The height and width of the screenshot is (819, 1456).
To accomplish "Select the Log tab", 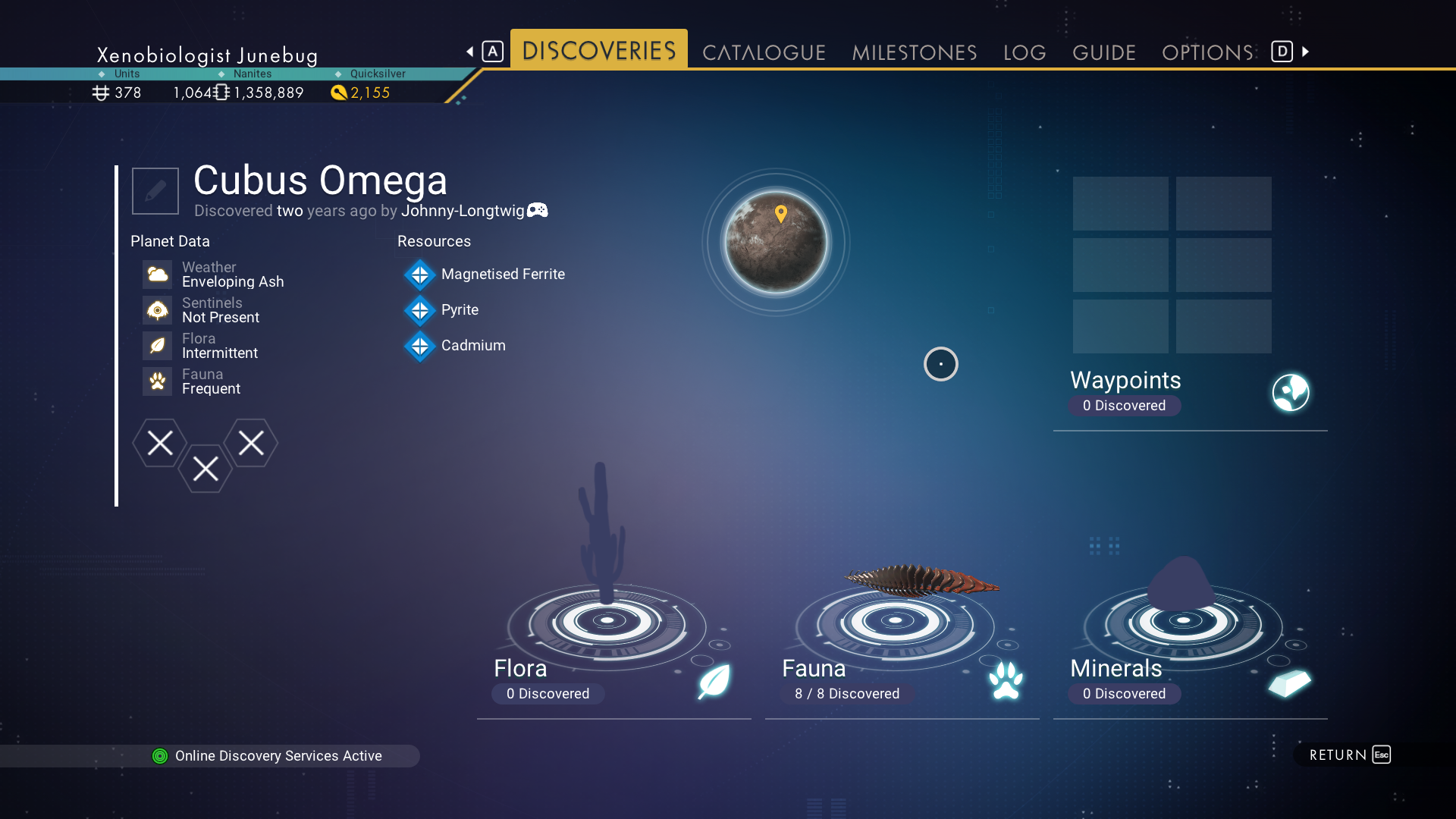I will tap(1025, 52).
